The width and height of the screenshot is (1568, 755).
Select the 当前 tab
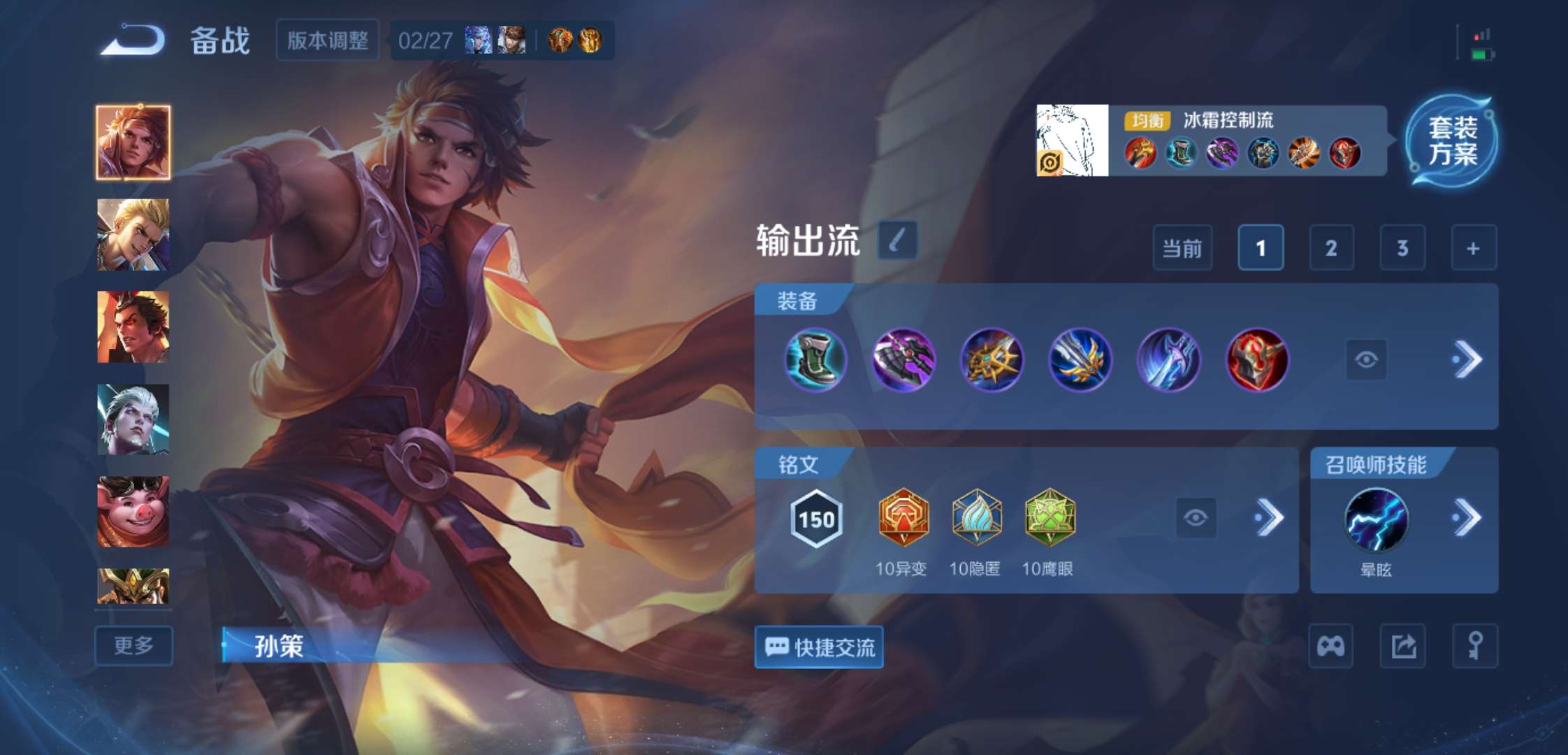click(1182, 247)
